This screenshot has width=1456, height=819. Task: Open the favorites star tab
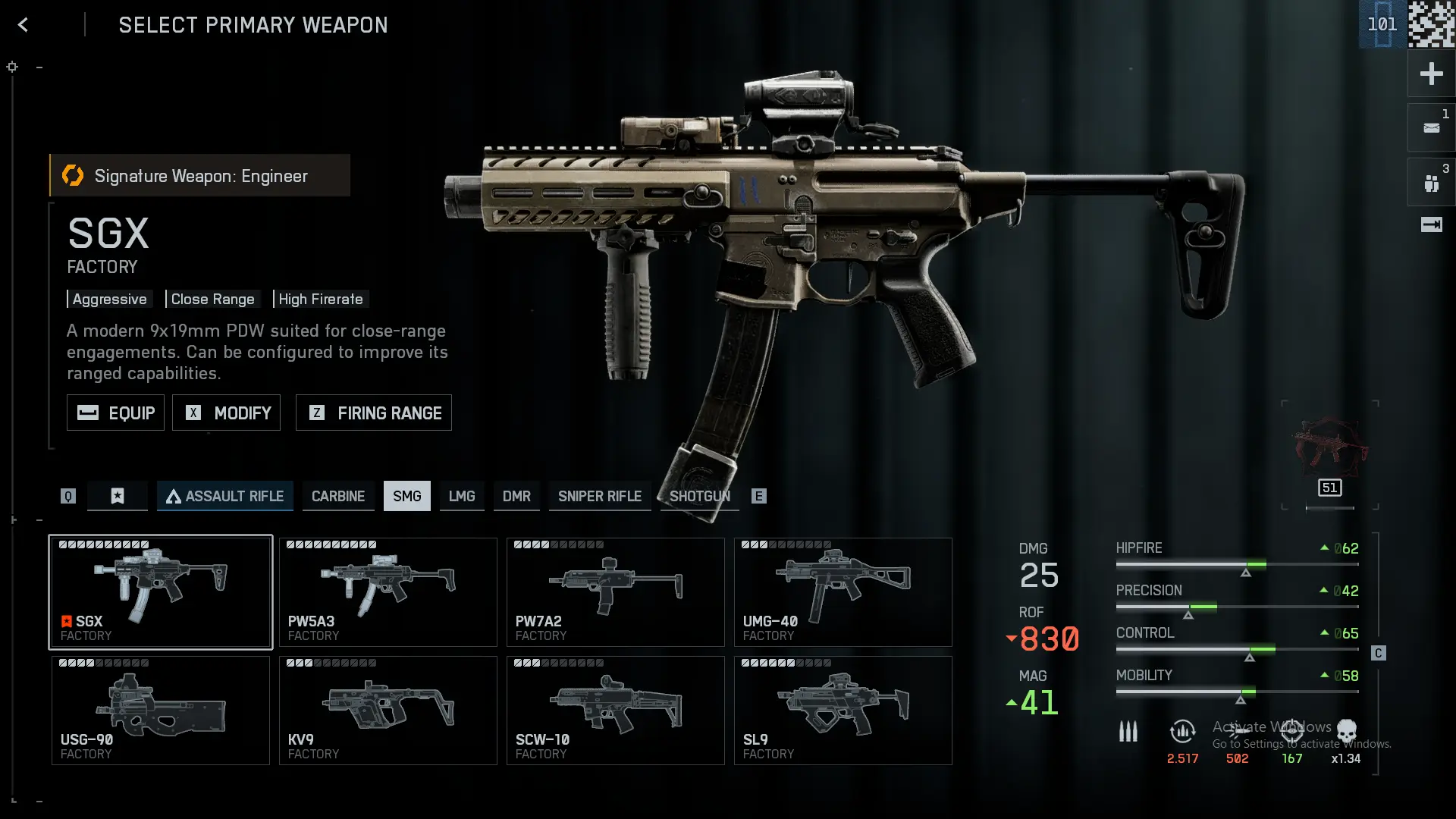pyautogui.click(x=118, y=496)
